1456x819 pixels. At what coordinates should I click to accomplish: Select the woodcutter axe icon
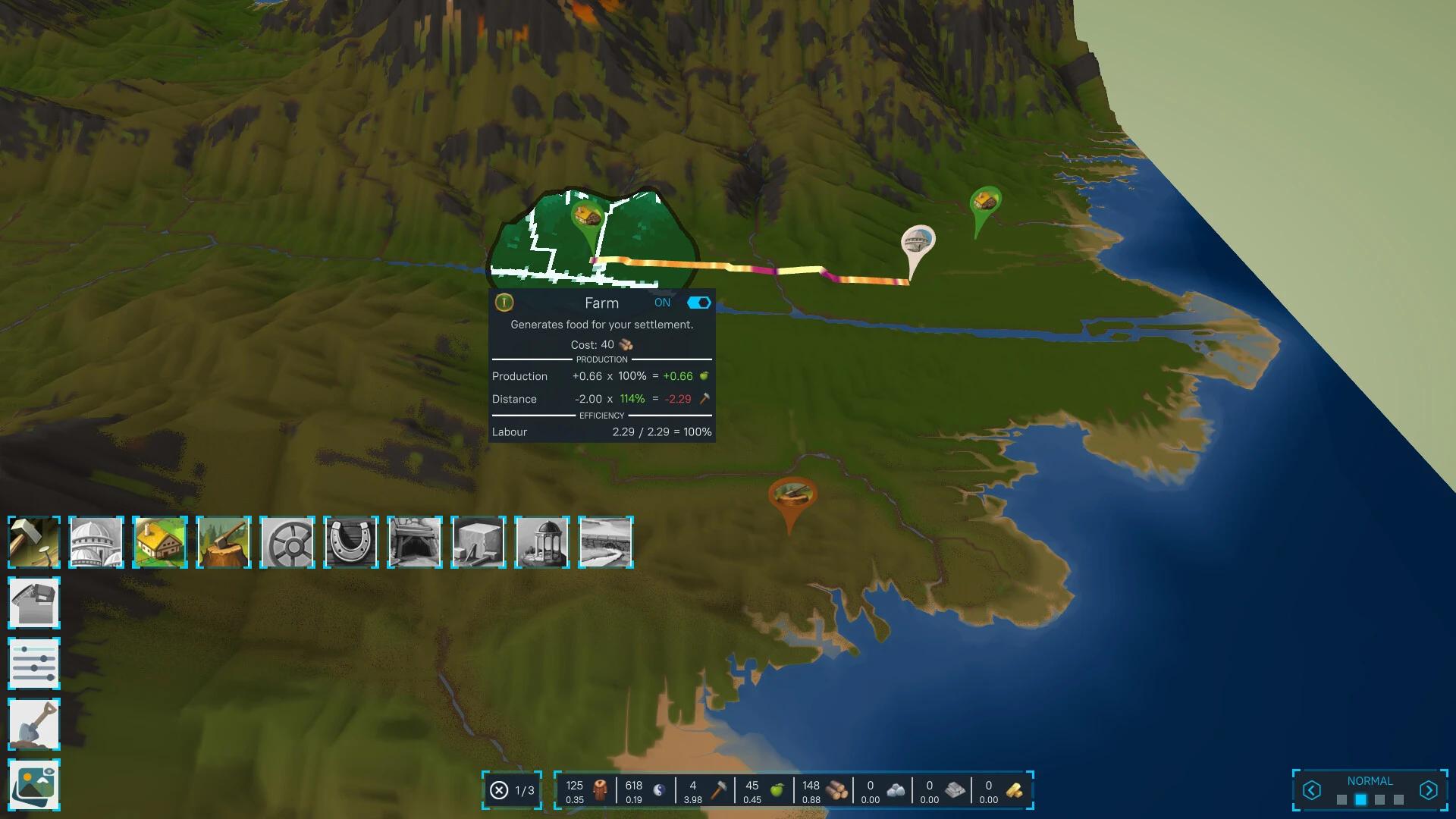click(224, 541)
